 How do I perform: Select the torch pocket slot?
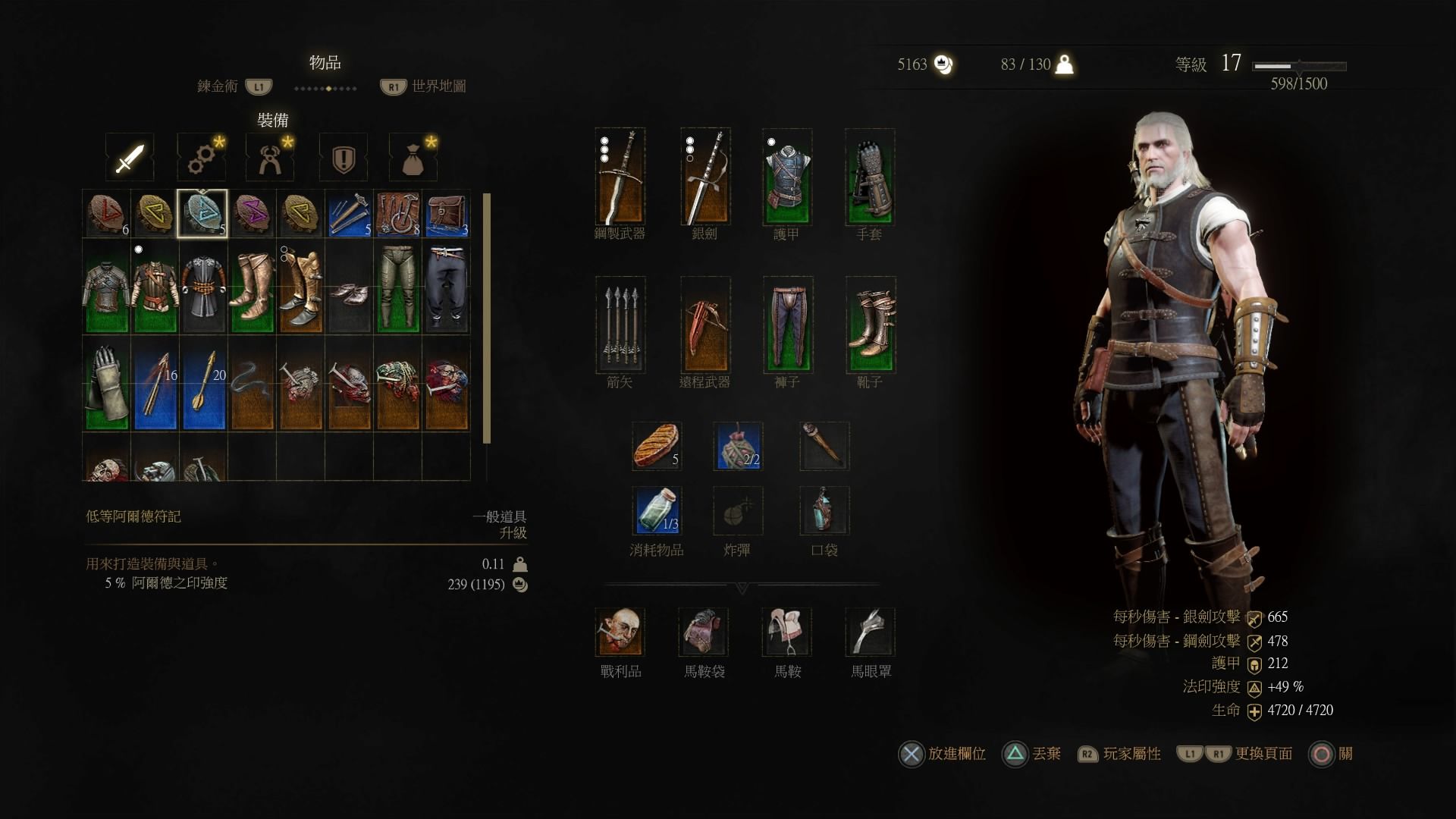pos(824,446)
